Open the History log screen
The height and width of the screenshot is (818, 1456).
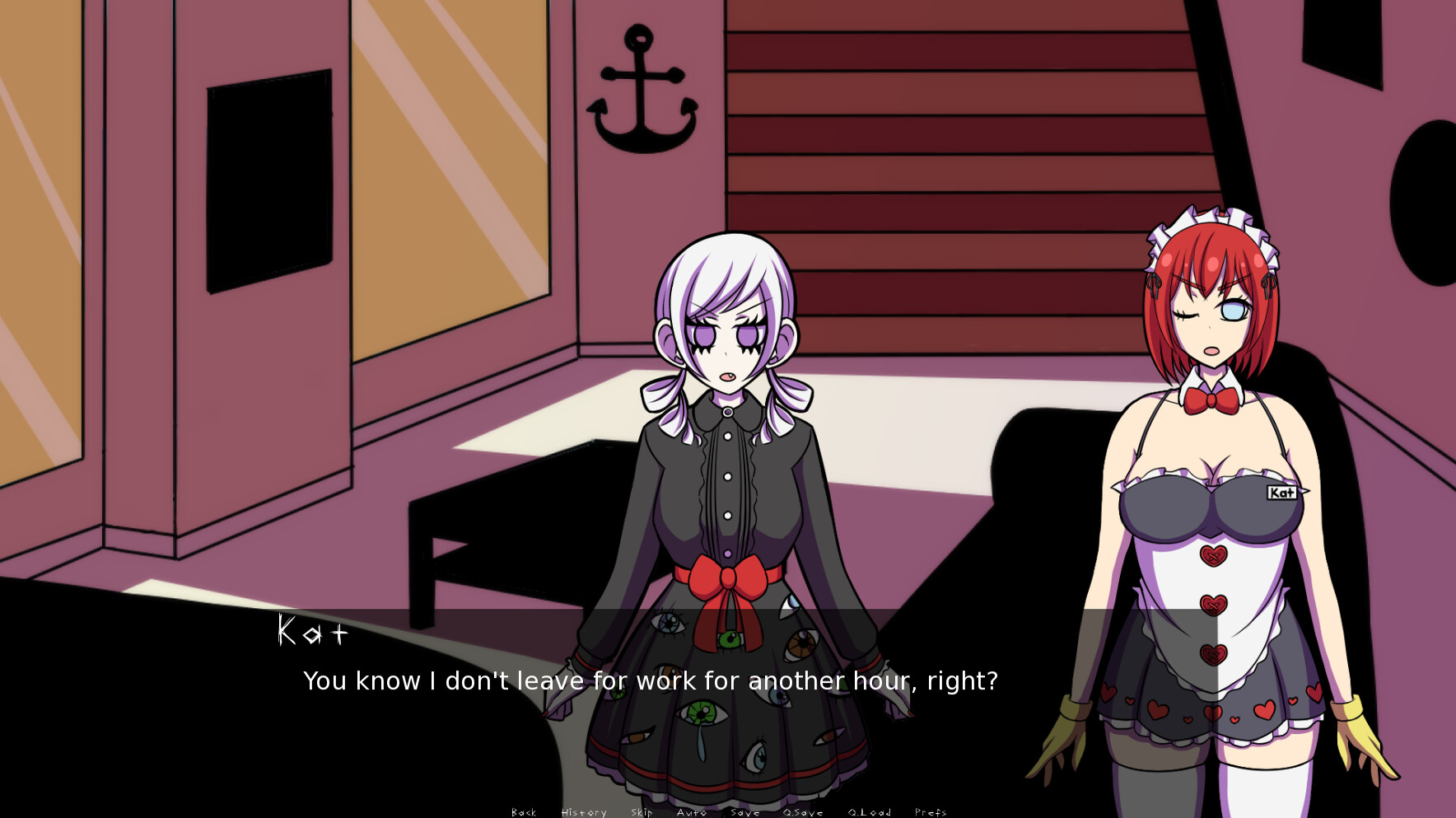[583, 812]
